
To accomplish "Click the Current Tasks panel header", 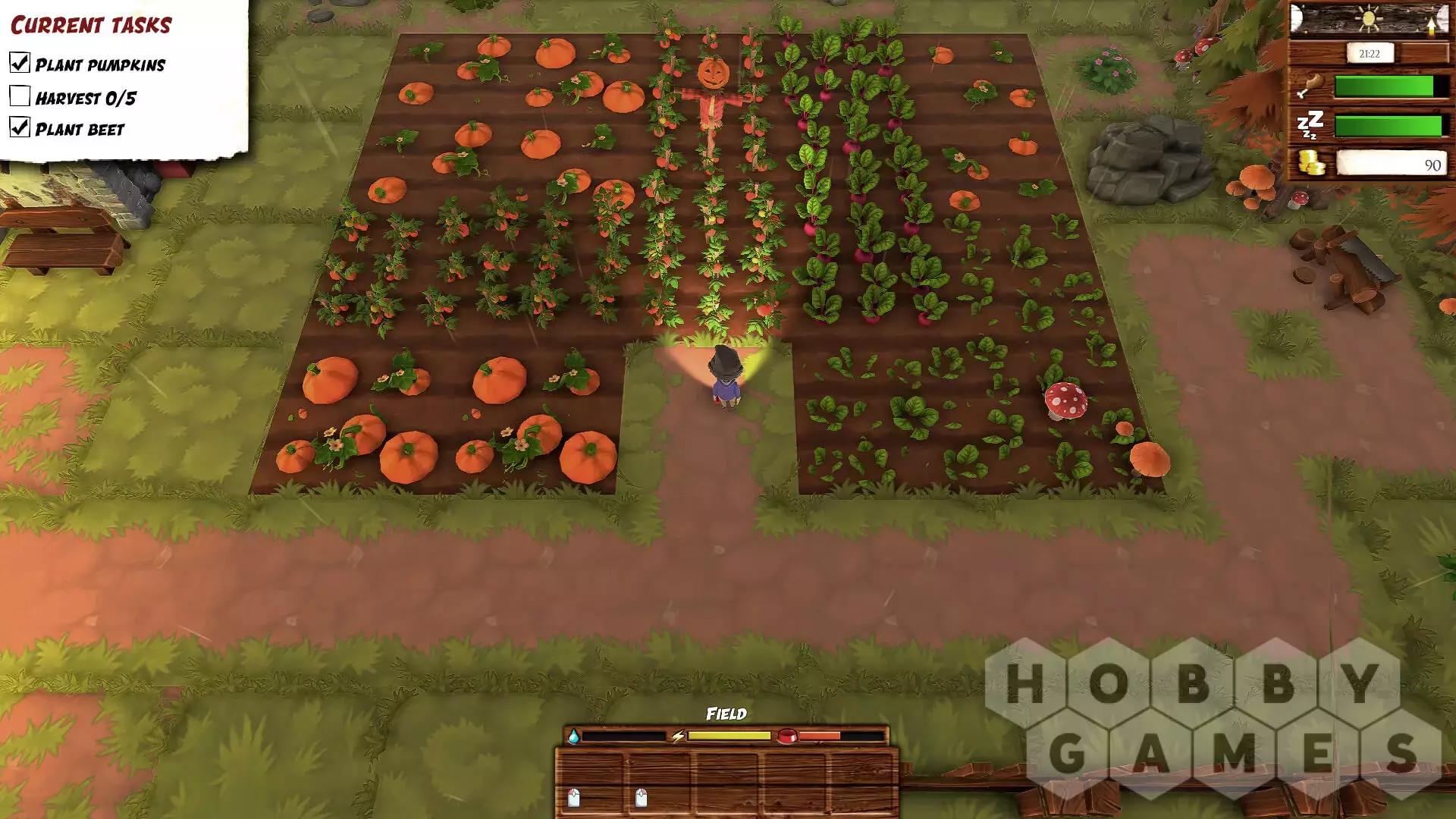I will click(x=91, y=25).
